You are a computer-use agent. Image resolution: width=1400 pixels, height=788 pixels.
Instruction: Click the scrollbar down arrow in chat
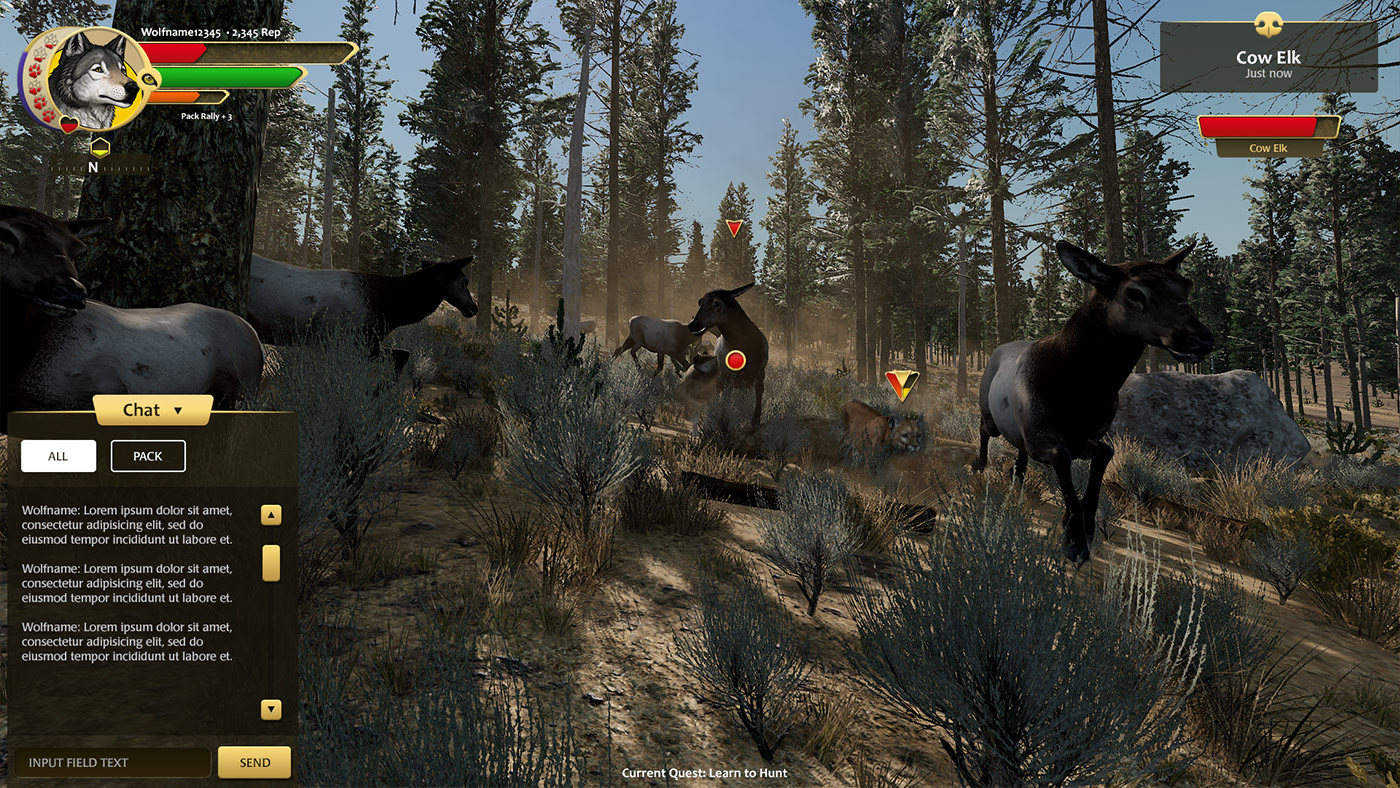click(x=270, y=709)
